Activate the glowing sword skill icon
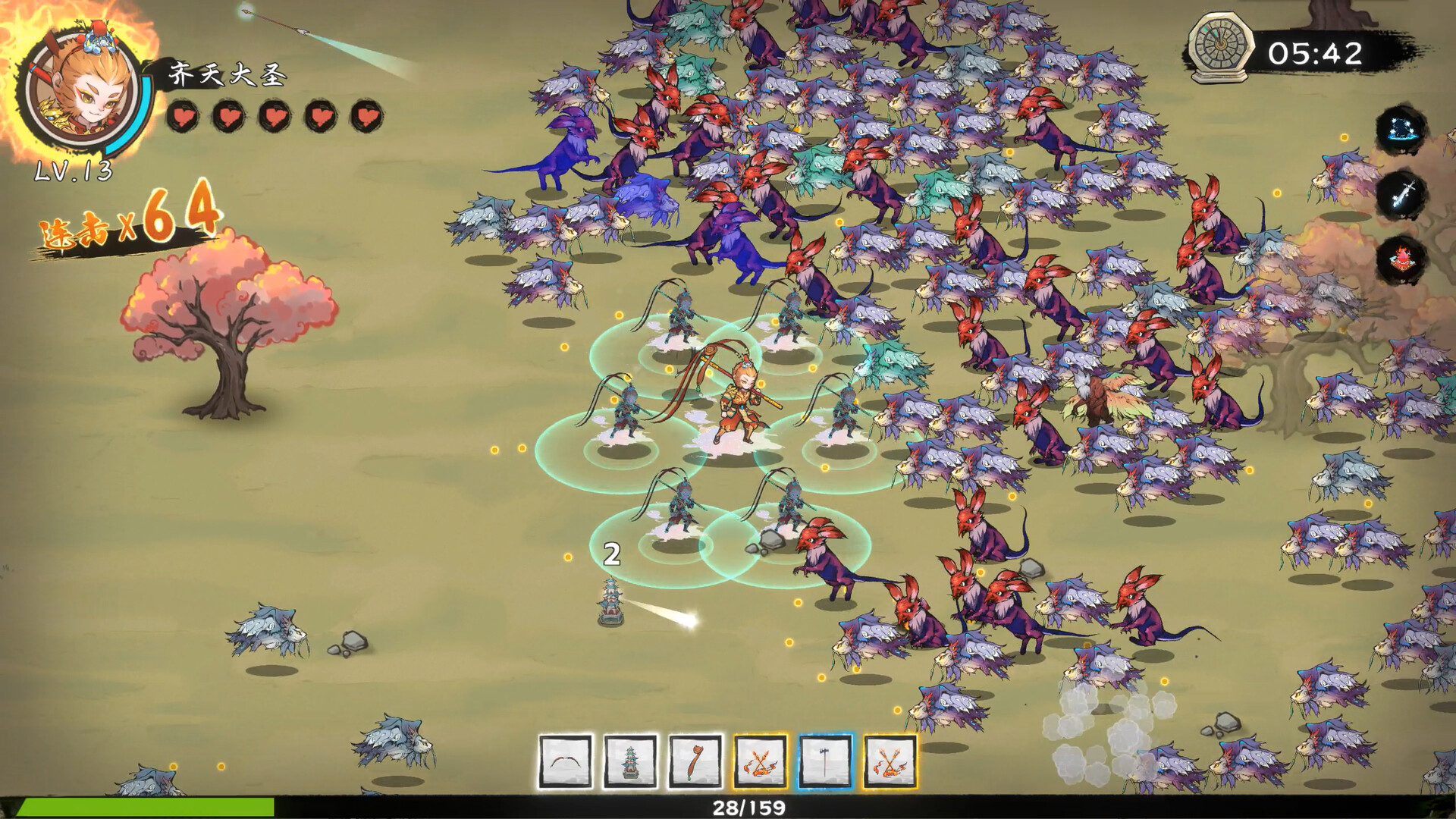 [x=1401, y=195]
